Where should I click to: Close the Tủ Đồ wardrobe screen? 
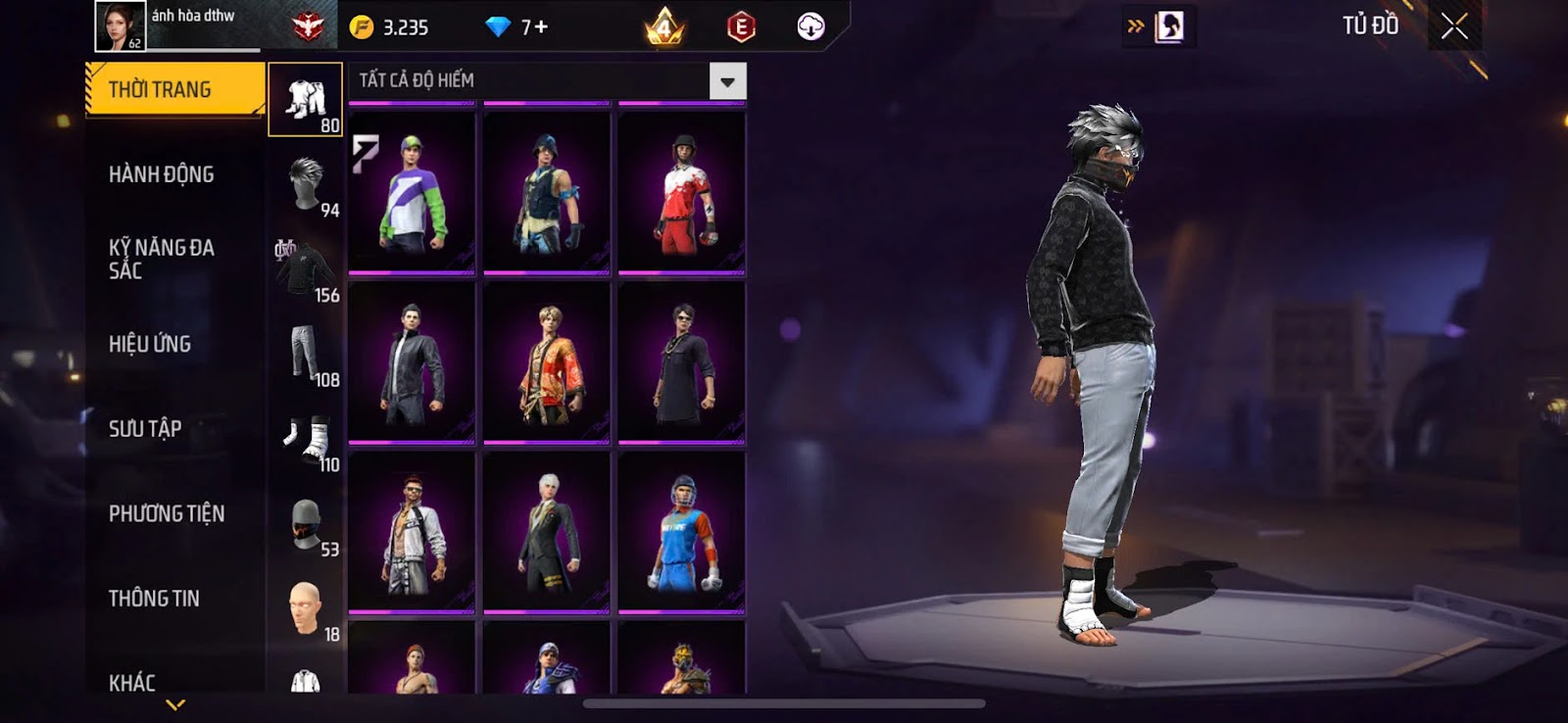point(1454,26)
